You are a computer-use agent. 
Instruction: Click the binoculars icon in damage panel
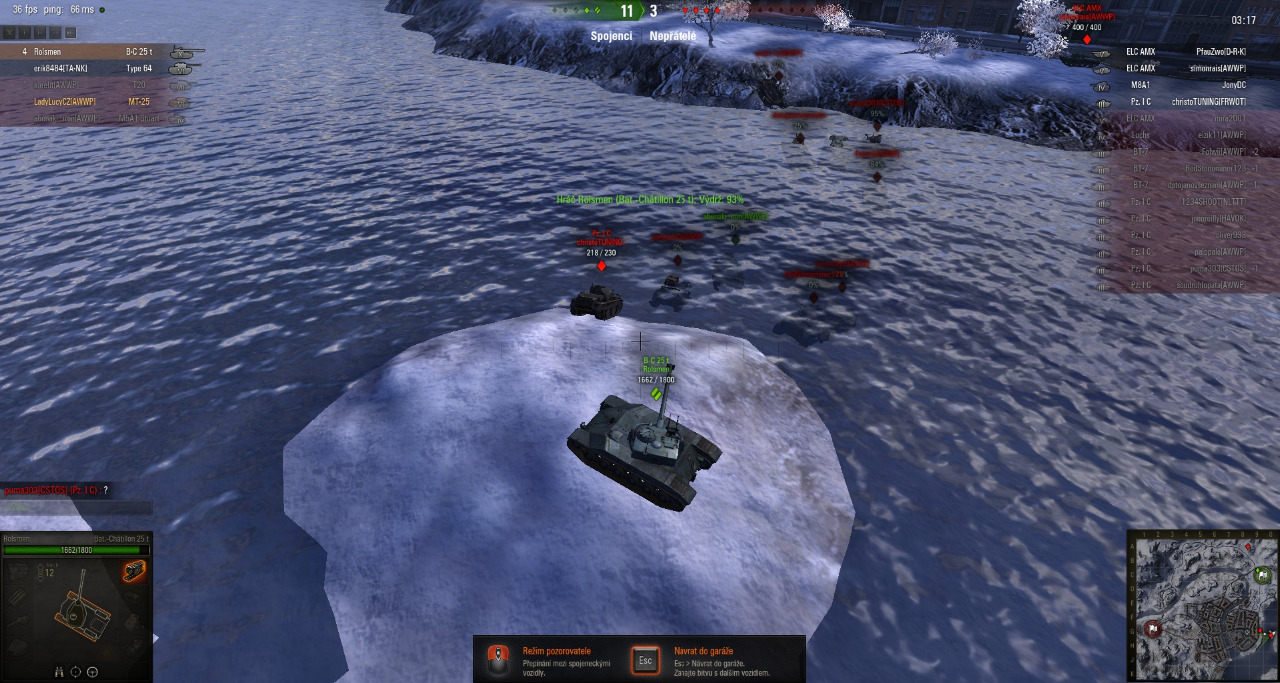[x=59, y=672]
